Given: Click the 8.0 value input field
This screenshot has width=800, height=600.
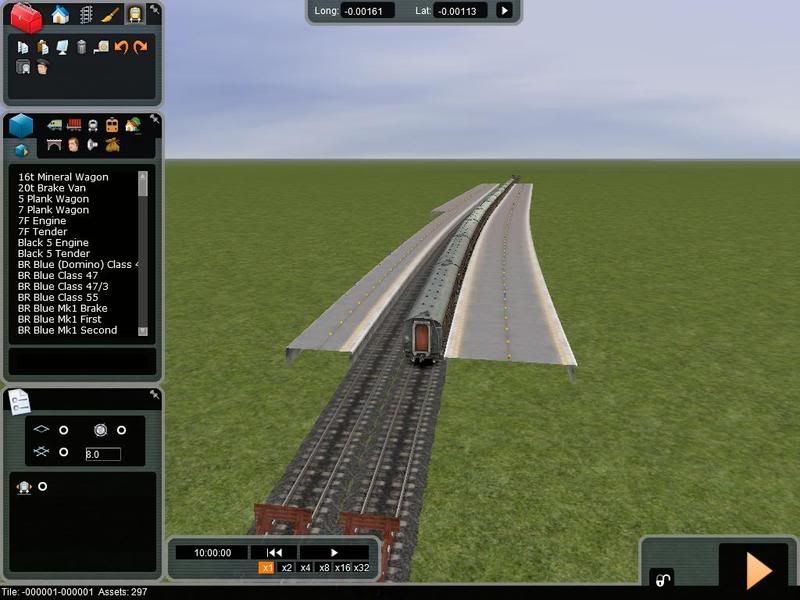Looking at the screenshot, I should click(103, 454).
